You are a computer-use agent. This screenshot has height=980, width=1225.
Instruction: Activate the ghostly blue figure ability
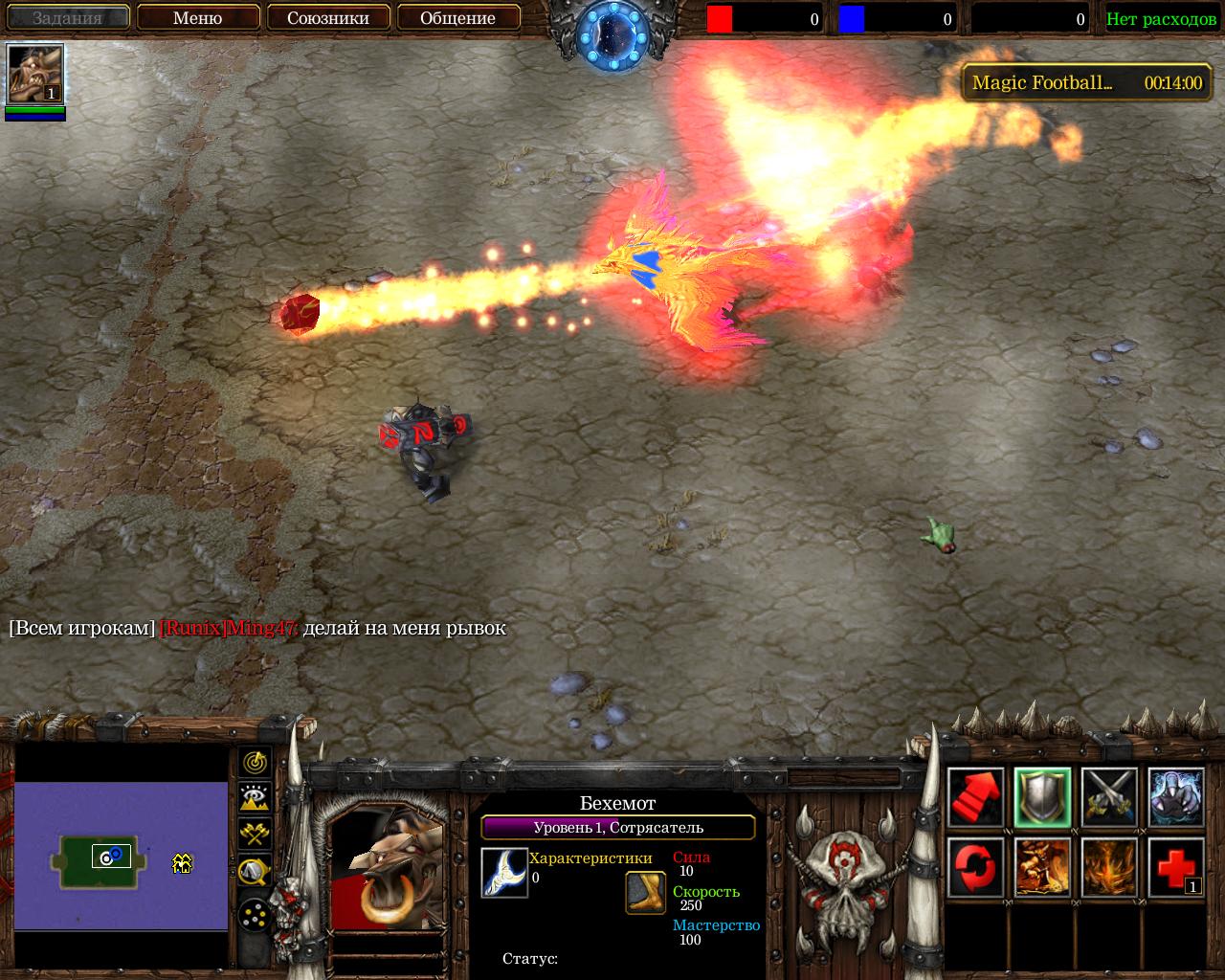point(1175,796)
